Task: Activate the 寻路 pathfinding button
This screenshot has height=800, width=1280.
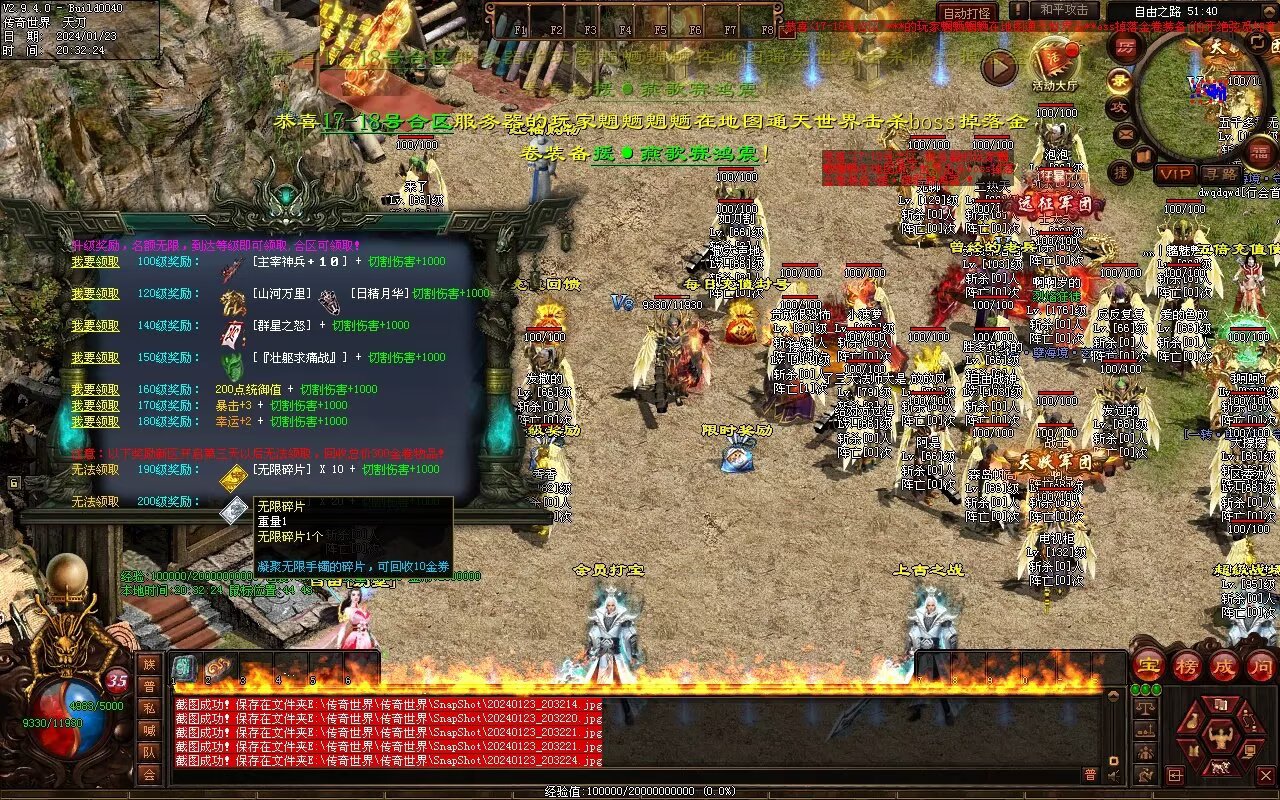Action: [1219, 174]
